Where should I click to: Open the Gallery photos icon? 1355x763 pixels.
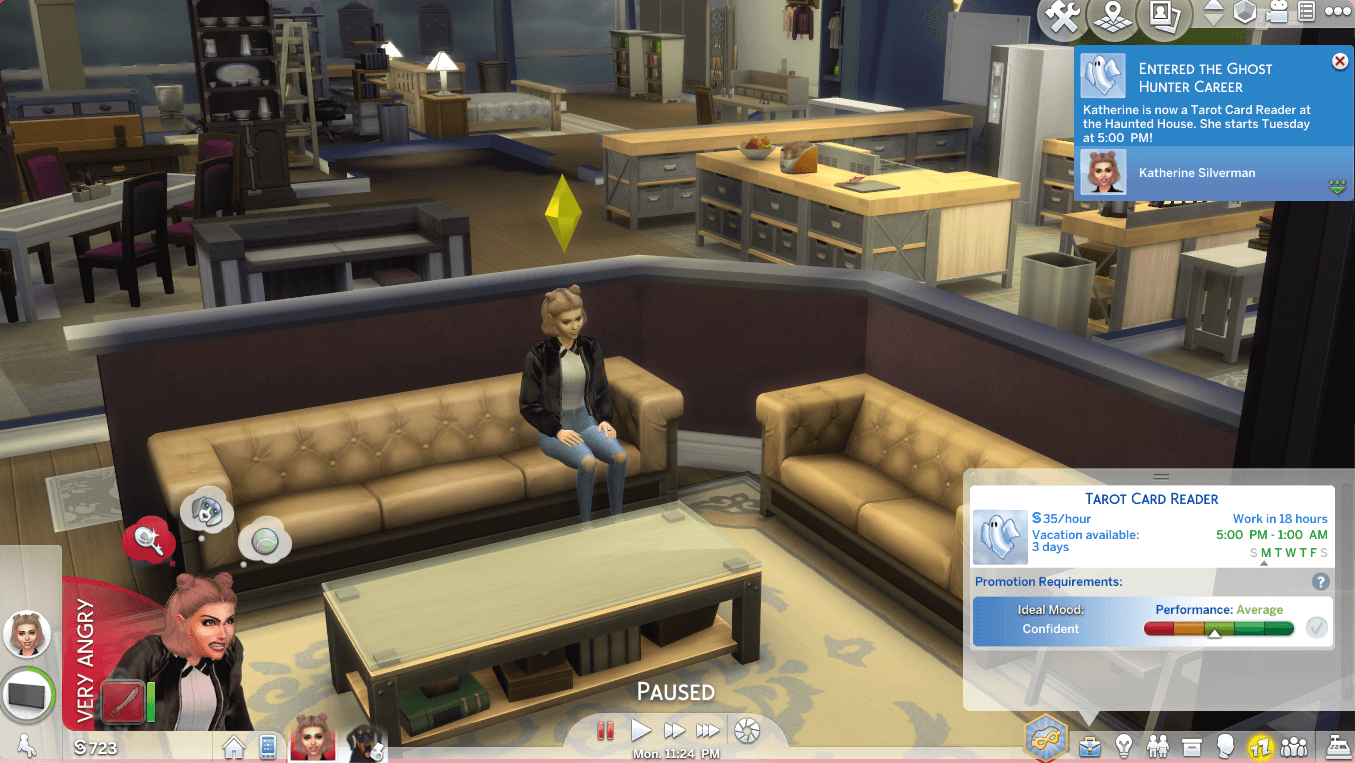coord(1163,14)
